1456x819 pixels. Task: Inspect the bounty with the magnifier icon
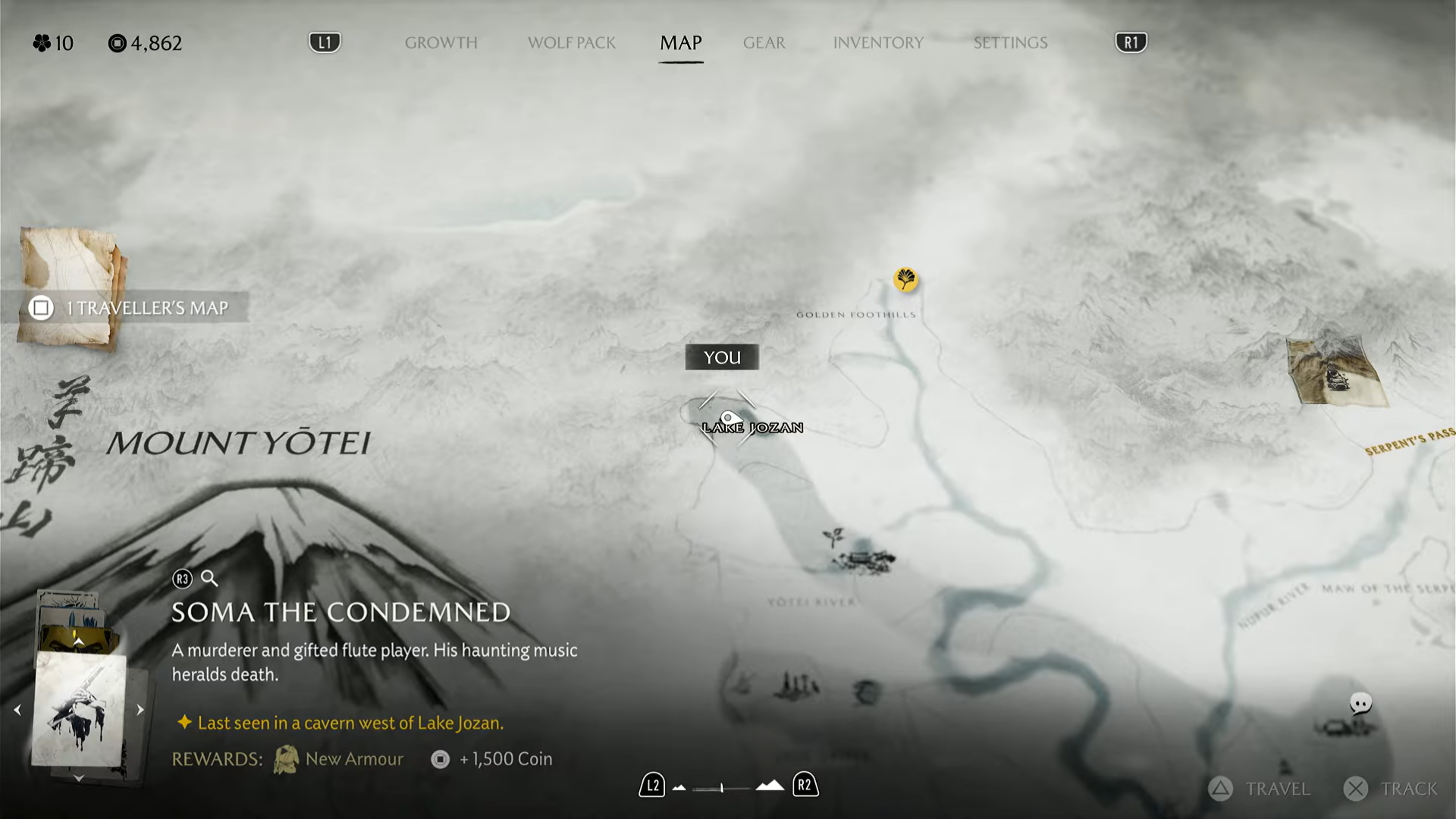[209, 579]
